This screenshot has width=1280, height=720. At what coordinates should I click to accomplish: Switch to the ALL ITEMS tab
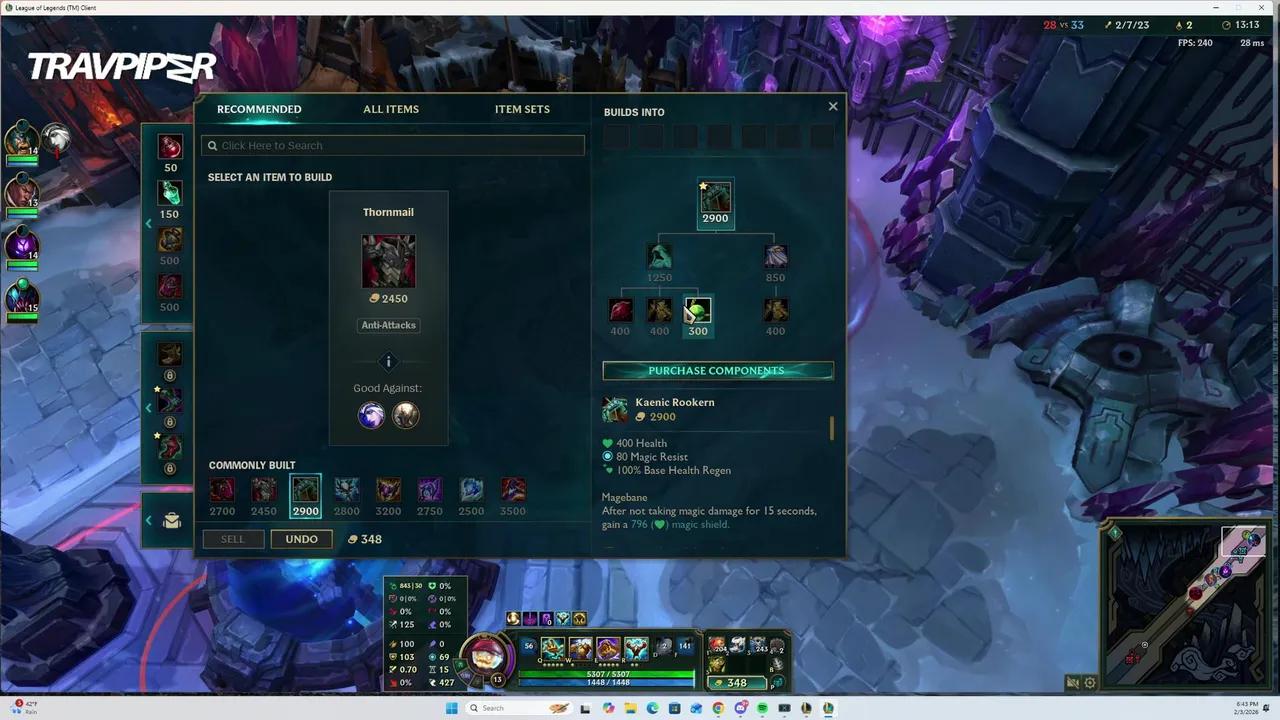391,109
